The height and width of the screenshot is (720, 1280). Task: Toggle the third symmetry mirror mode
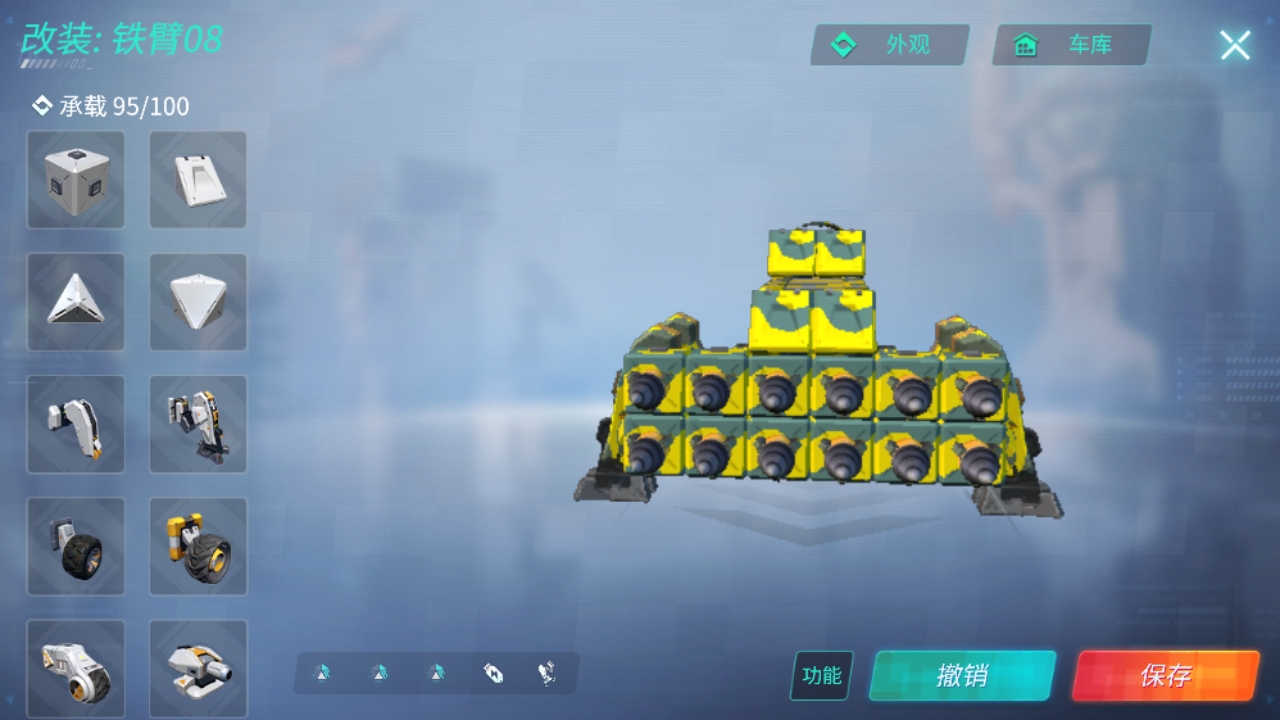click(x=434, y=673)
